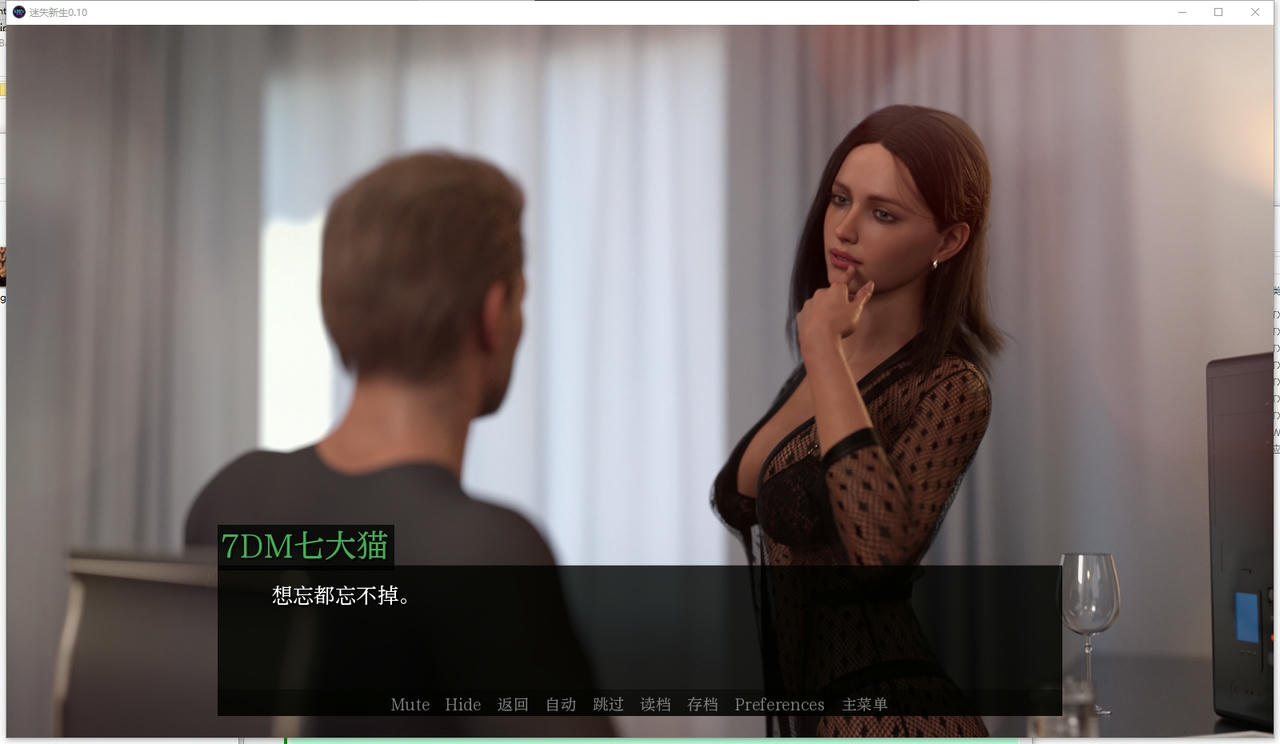
Task: Open the Preferences settings screen
Action: [x=779, y=705]
